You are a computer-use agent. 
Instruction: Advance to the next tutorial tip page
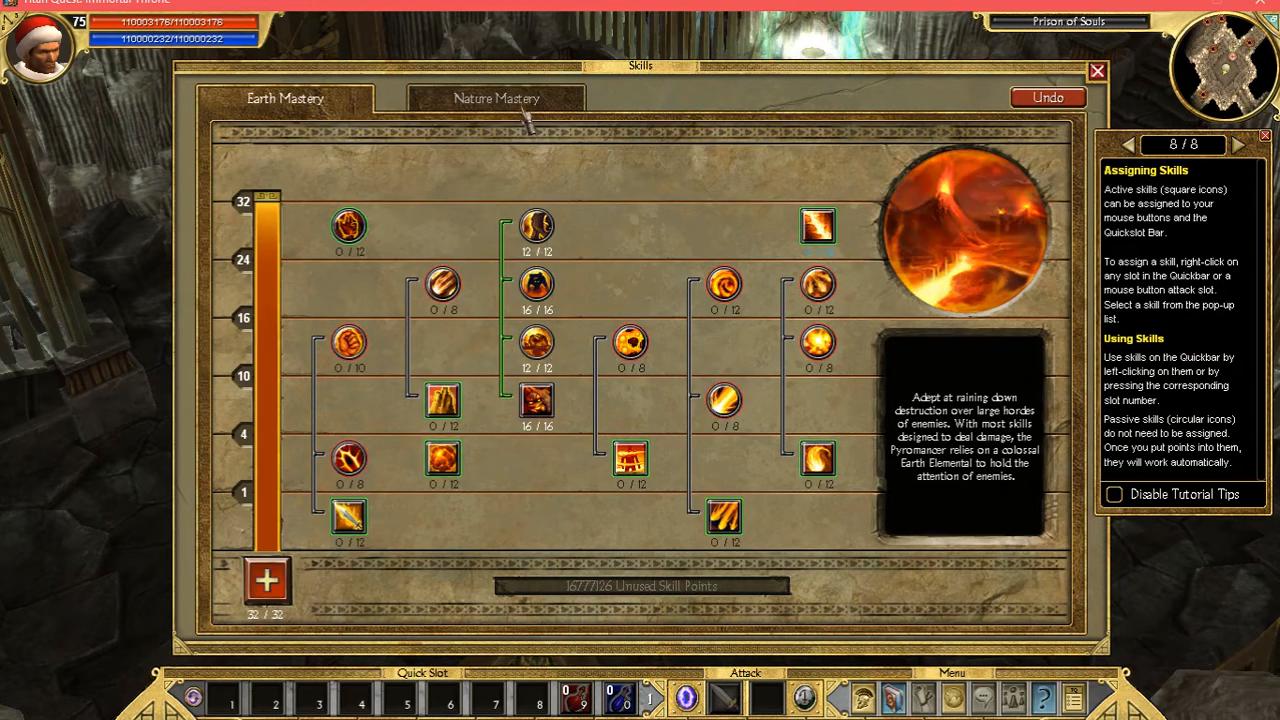(x=1238, y=145)
